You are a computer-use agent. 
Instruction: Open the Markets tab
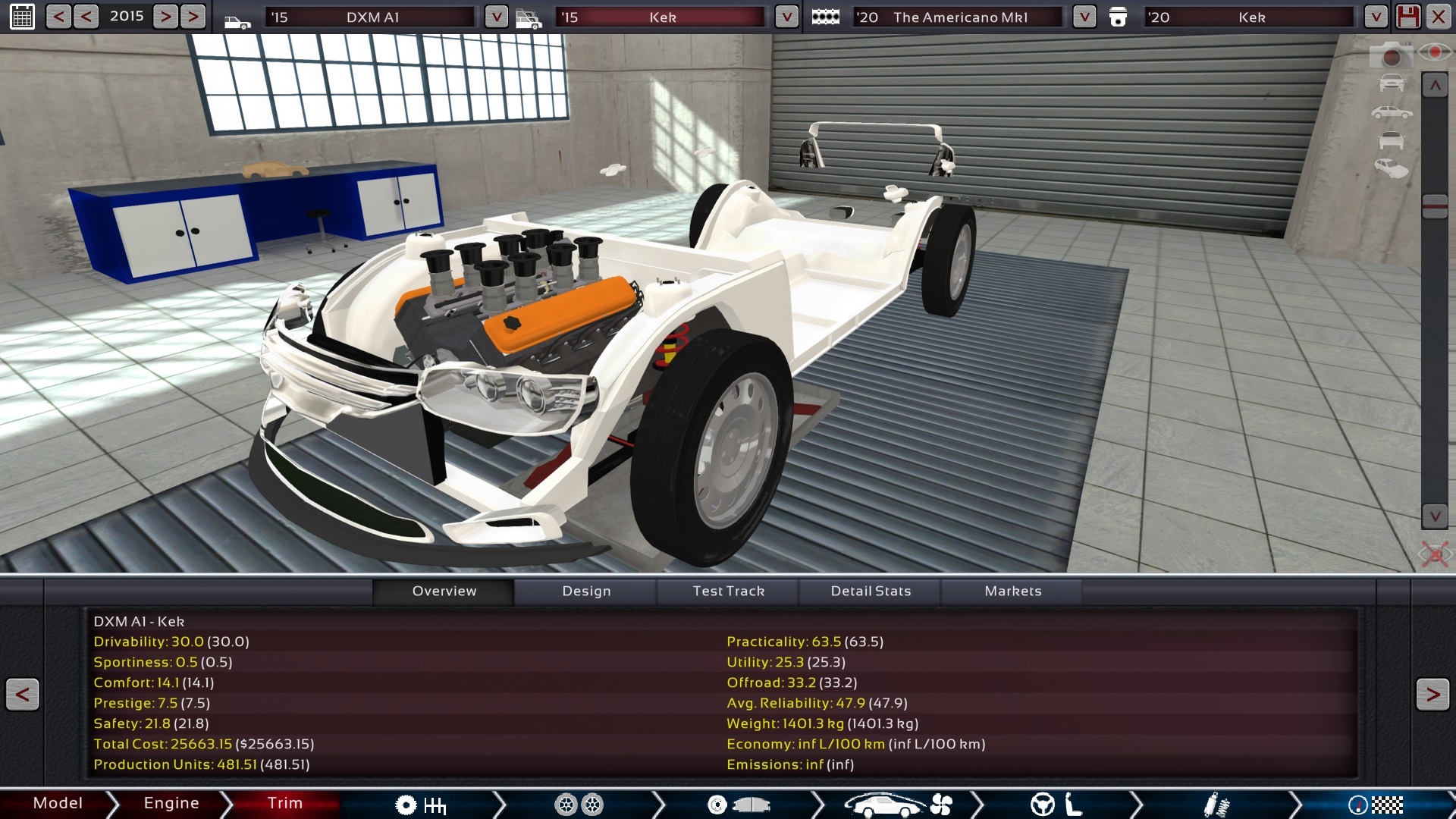tap(1012, 591)
